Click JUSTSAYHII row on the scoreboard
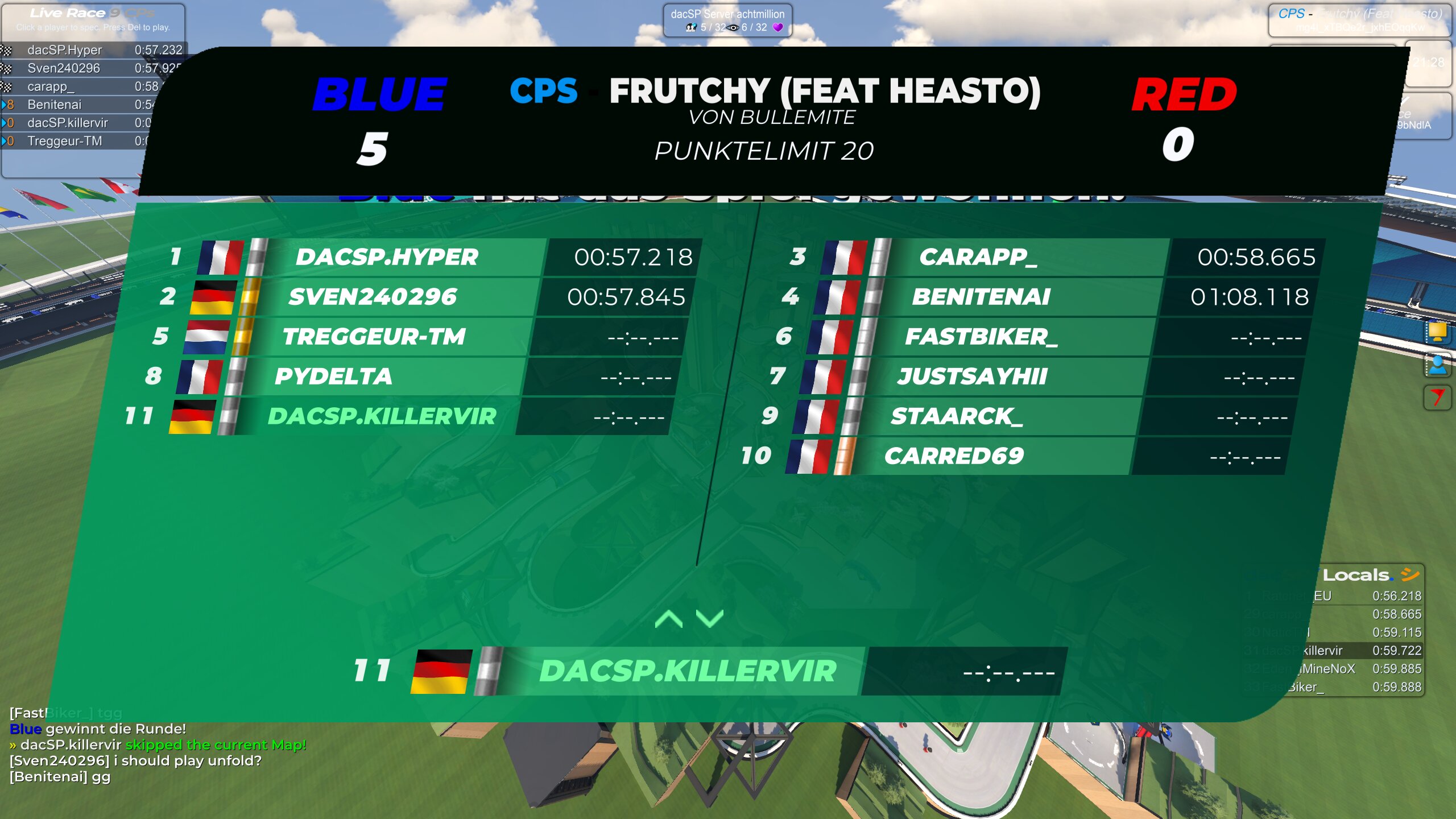Viewport: 1456px width, 819px height. (x=973, y=377)
